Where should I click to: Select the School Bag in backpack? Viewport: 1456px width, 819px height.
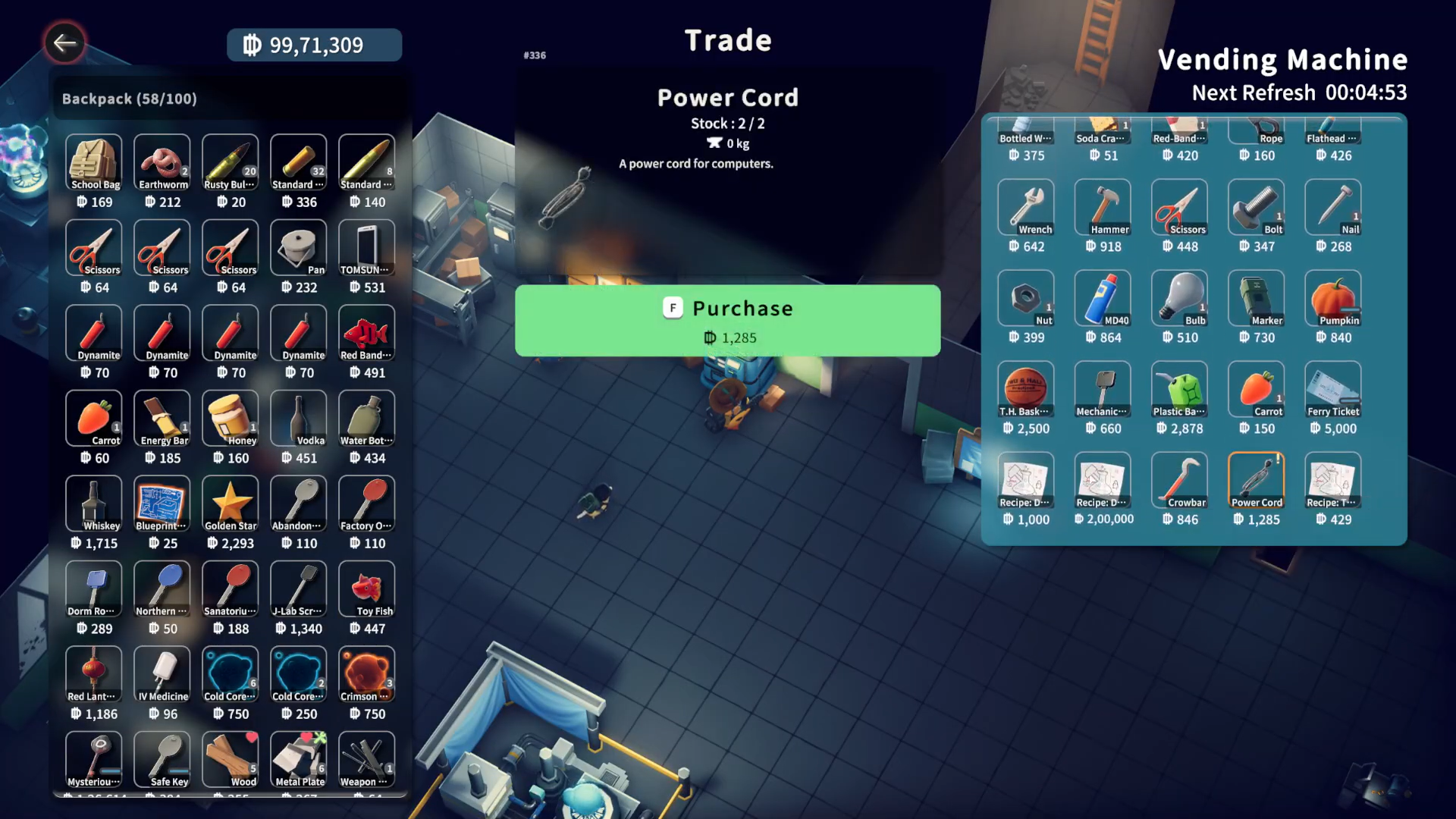(x=94, y=163)
